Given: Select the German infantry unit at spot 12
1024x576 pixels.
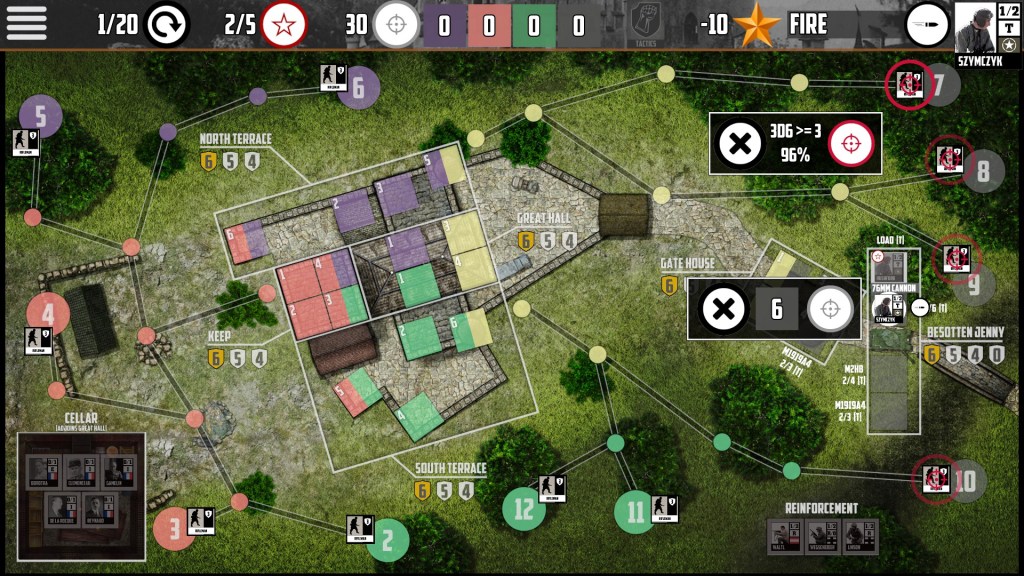Looking at the screenshot, I should click(x=551, y=487).
